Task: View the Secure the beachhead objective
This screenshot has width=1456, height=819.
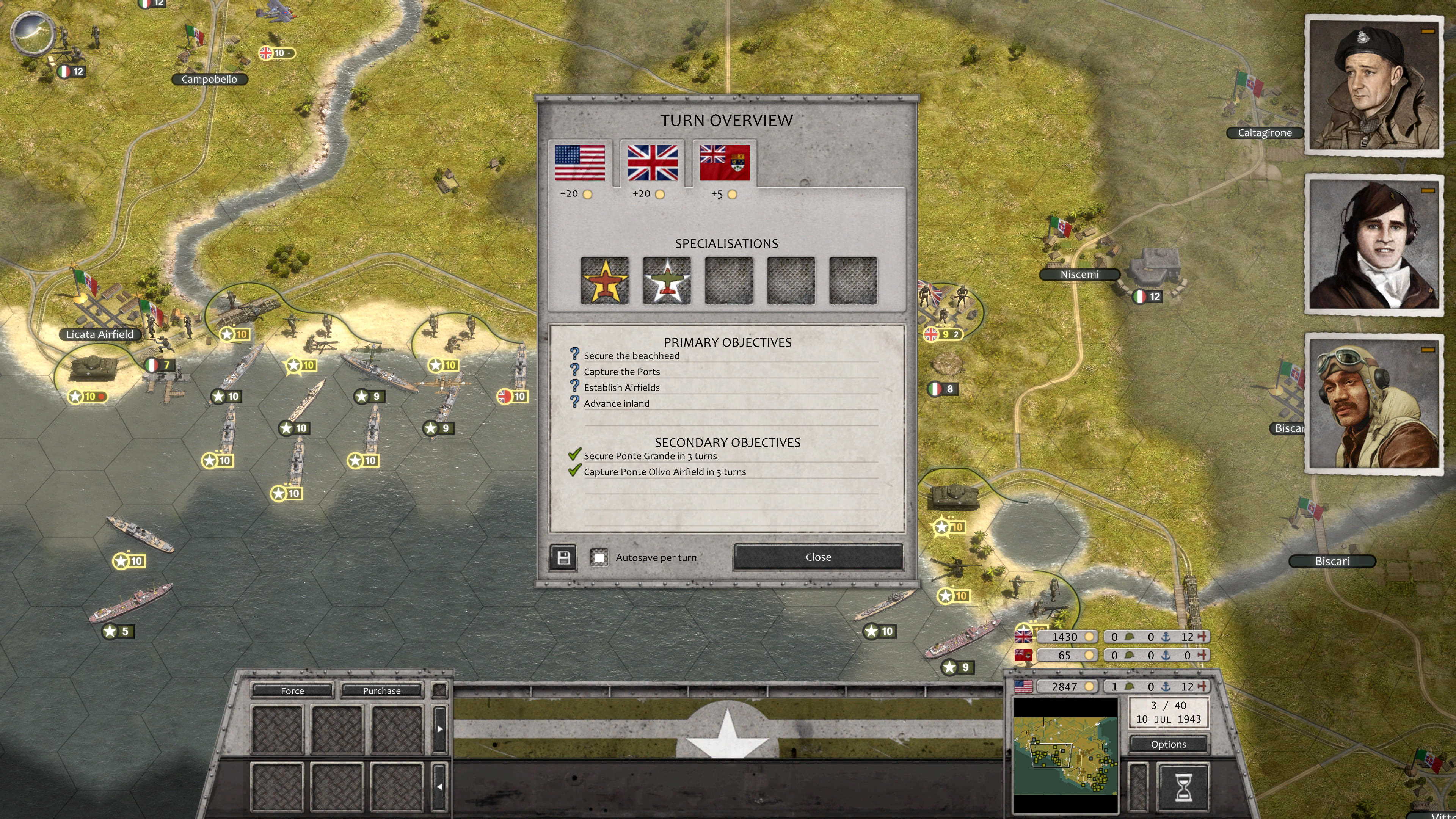Action: [631, 356]
